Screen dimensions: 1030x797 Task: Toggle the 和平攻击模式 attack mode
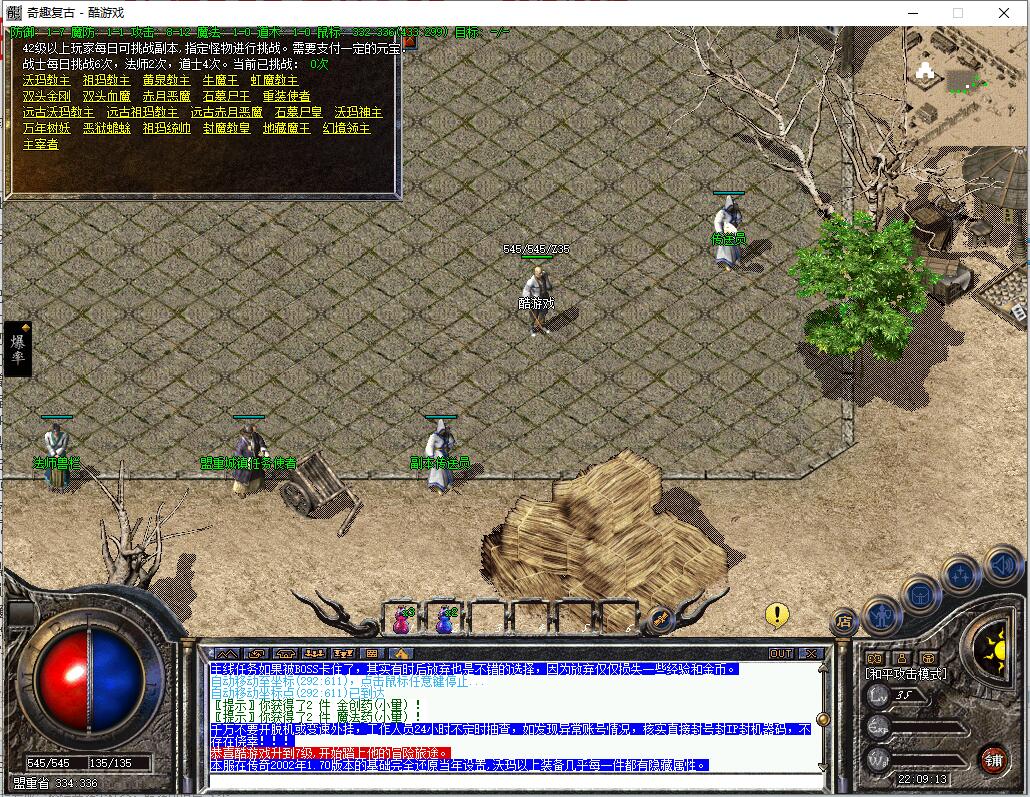(905, 674)
